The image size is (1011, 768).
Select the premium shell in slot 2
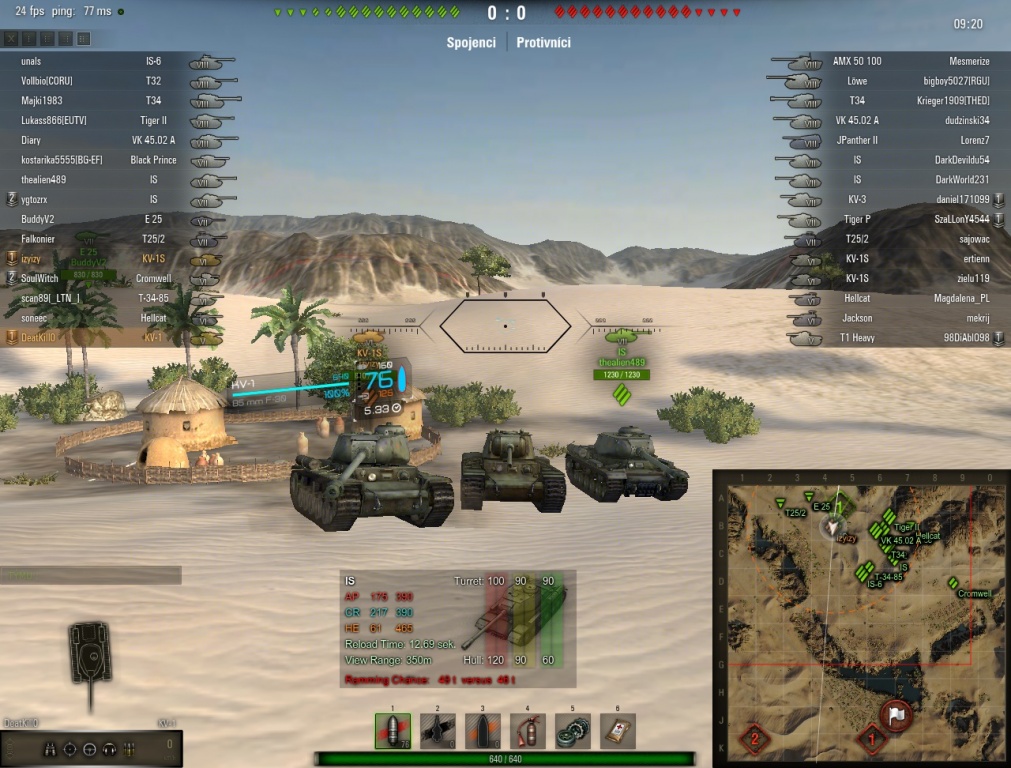[x=438, y=731]
